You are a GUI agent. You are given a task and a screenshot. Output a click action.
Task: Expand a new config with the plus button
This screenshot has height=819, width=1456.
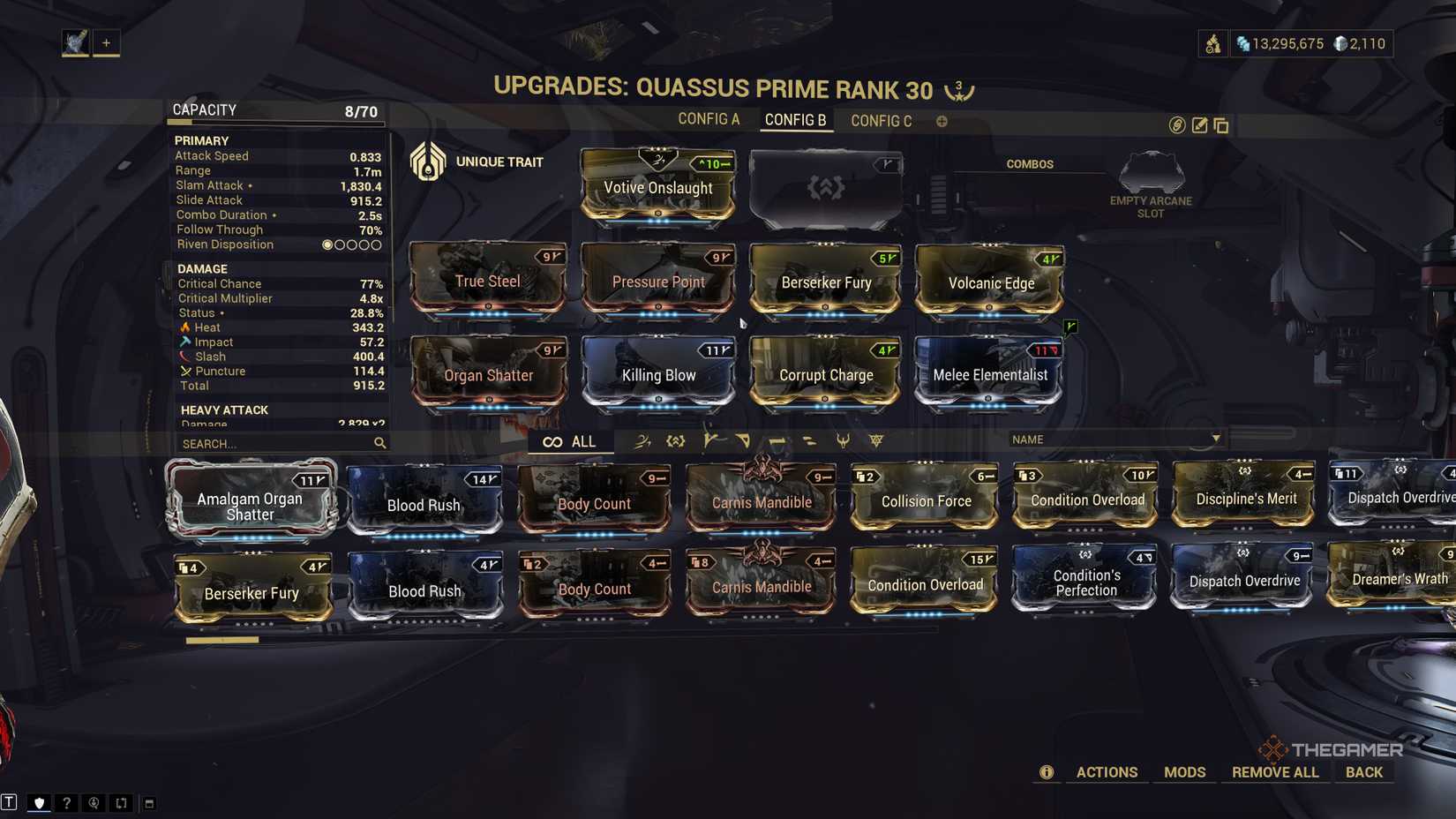941,121
